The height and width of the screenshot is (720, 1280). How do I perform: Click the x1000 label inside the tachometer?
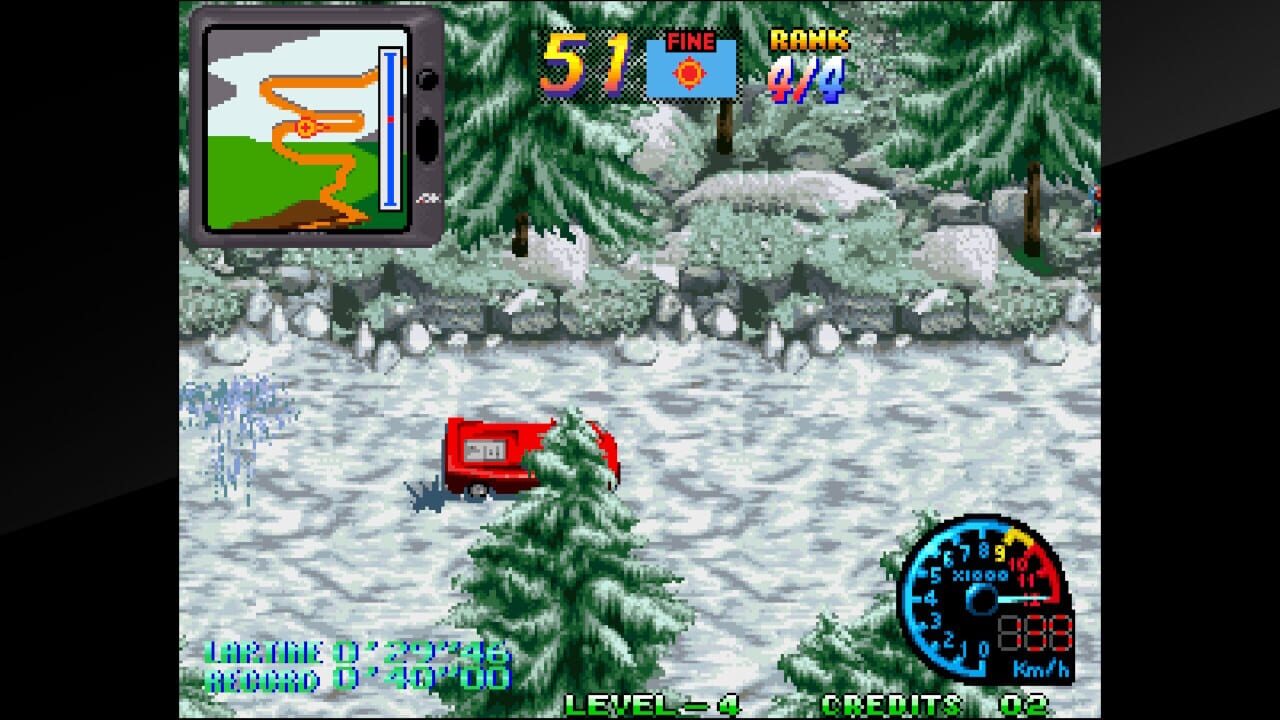click(982, 575)
